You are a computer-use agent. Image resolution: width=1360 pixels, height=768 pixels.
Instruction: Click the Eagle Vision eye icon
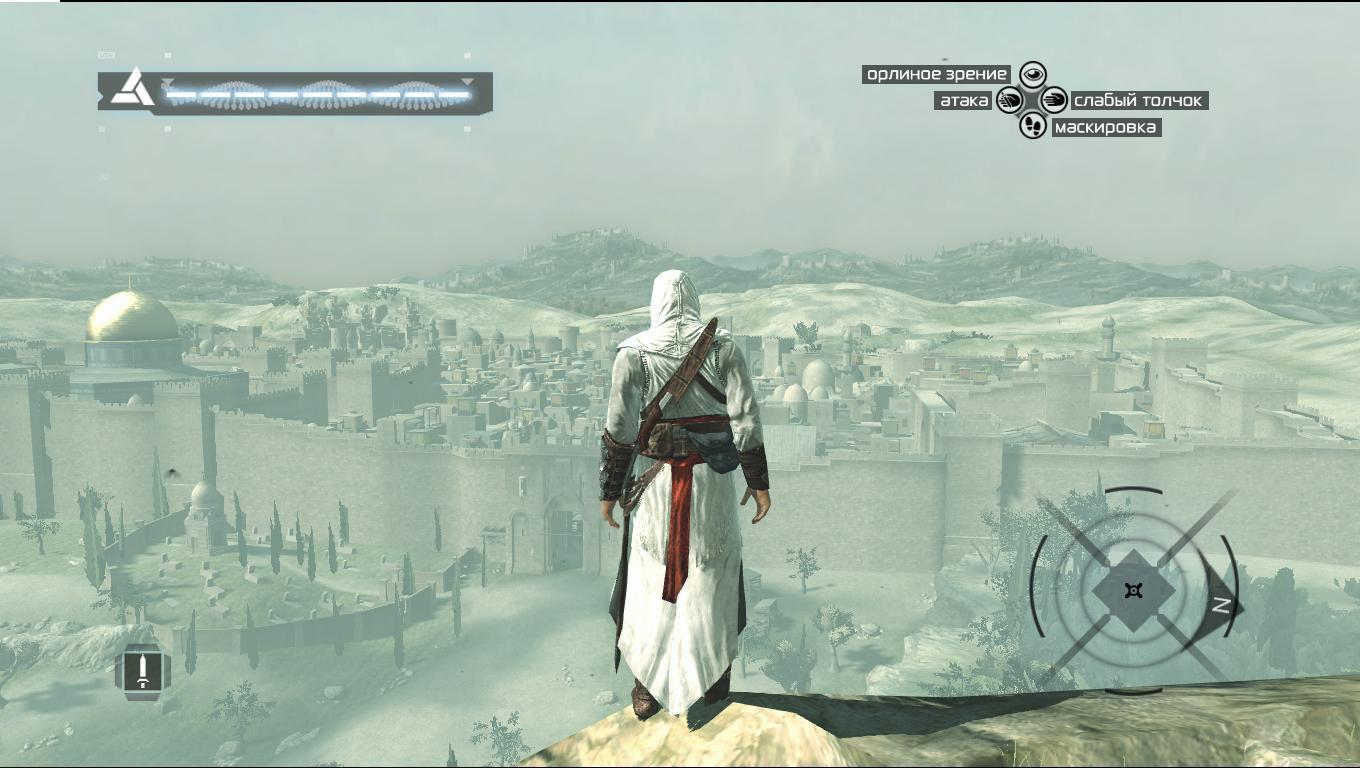coord(1032,74)
